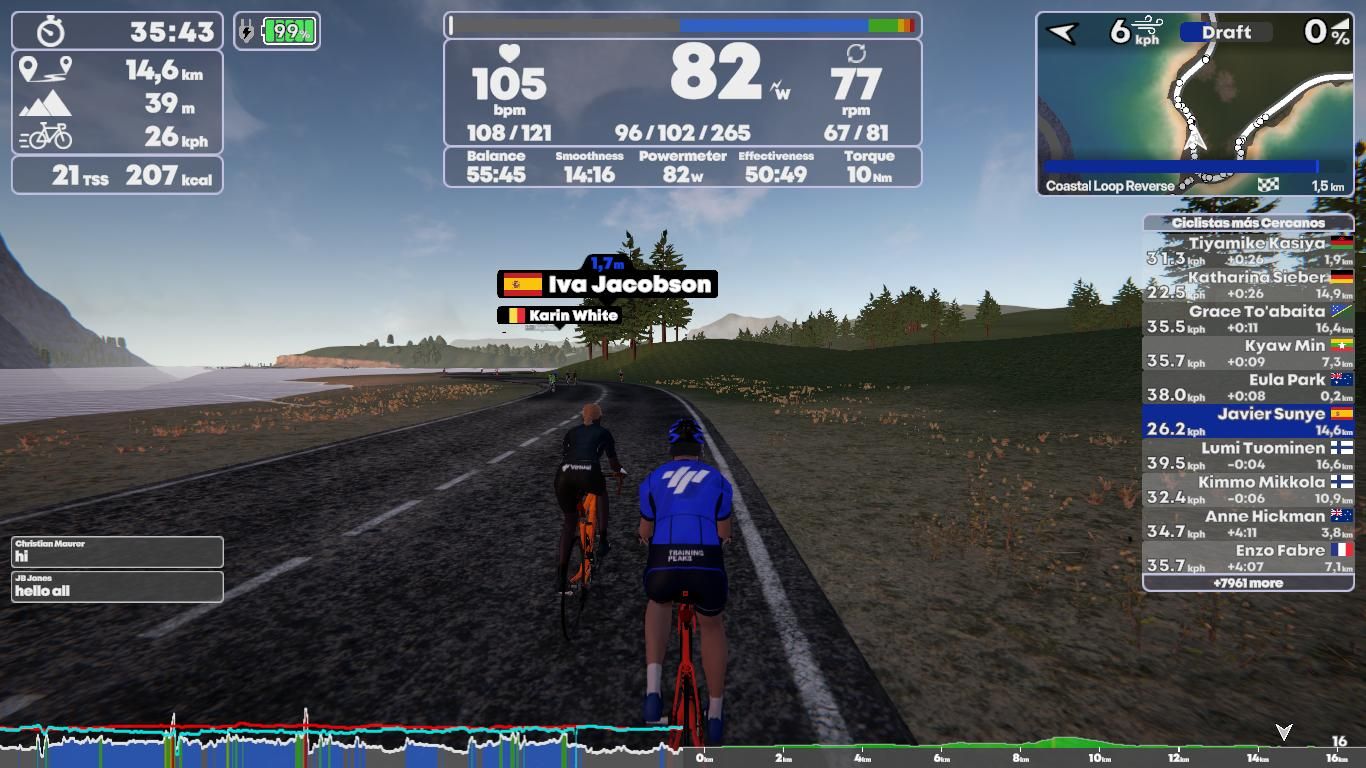Click Christian Maurer's chat message
The image size is (1366, 768).
(x=117, y=551)
